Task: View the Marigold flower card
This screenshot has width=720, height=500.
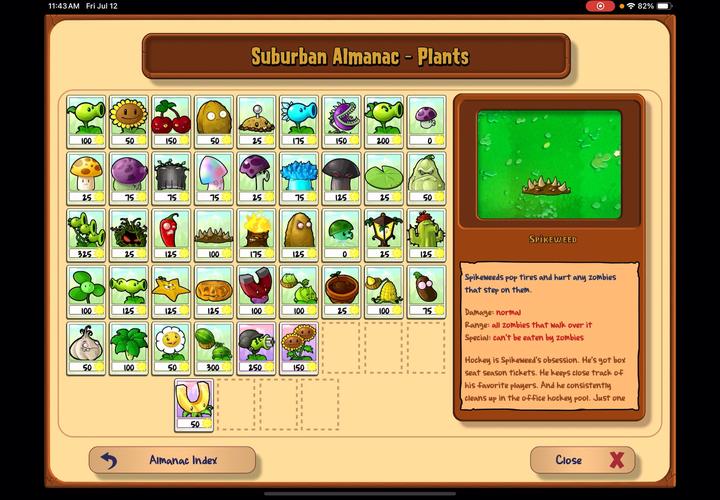Action: [171, 347]
